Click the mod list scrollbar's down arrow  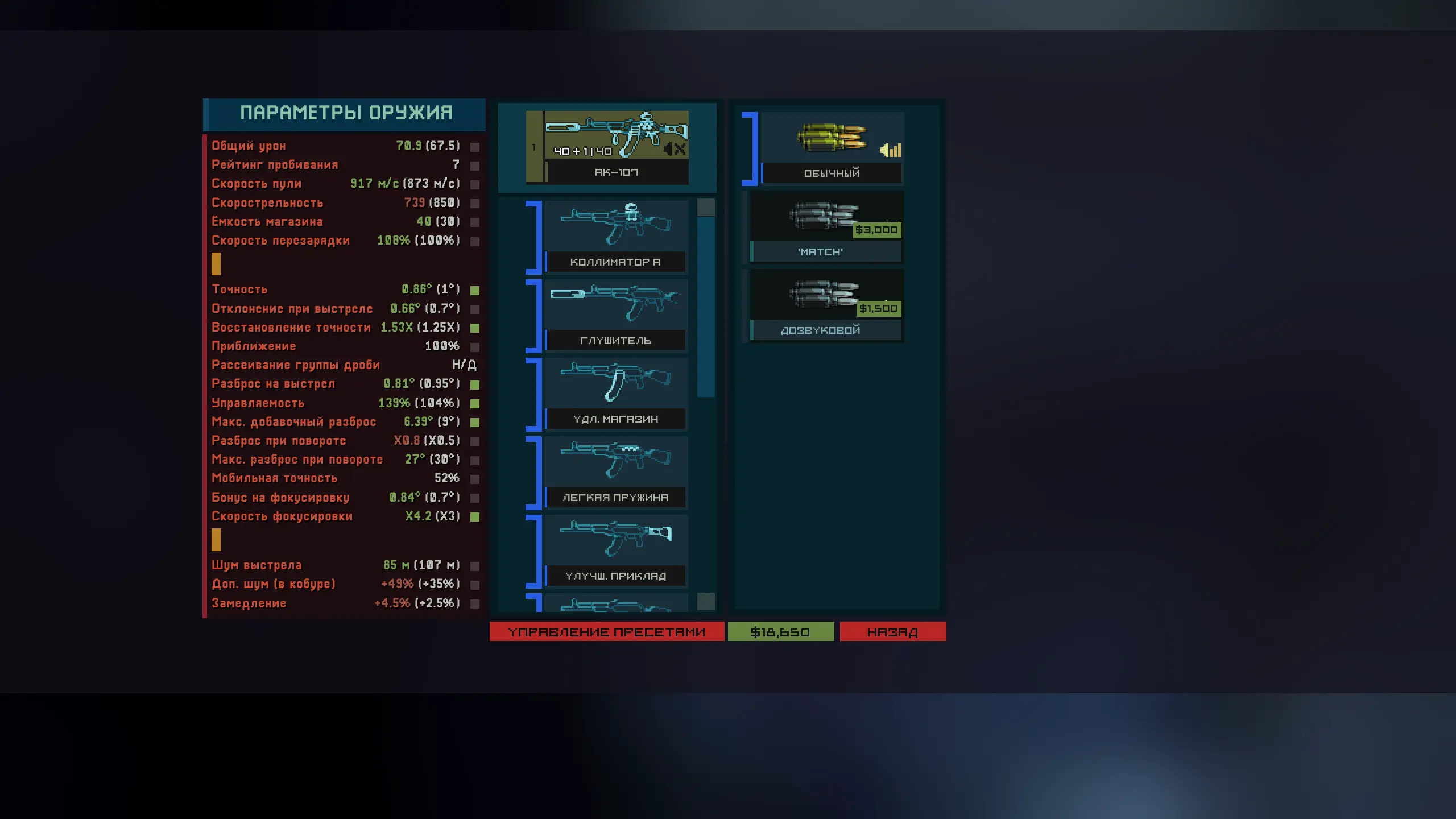pyautogui.click(x=706, y=601)
